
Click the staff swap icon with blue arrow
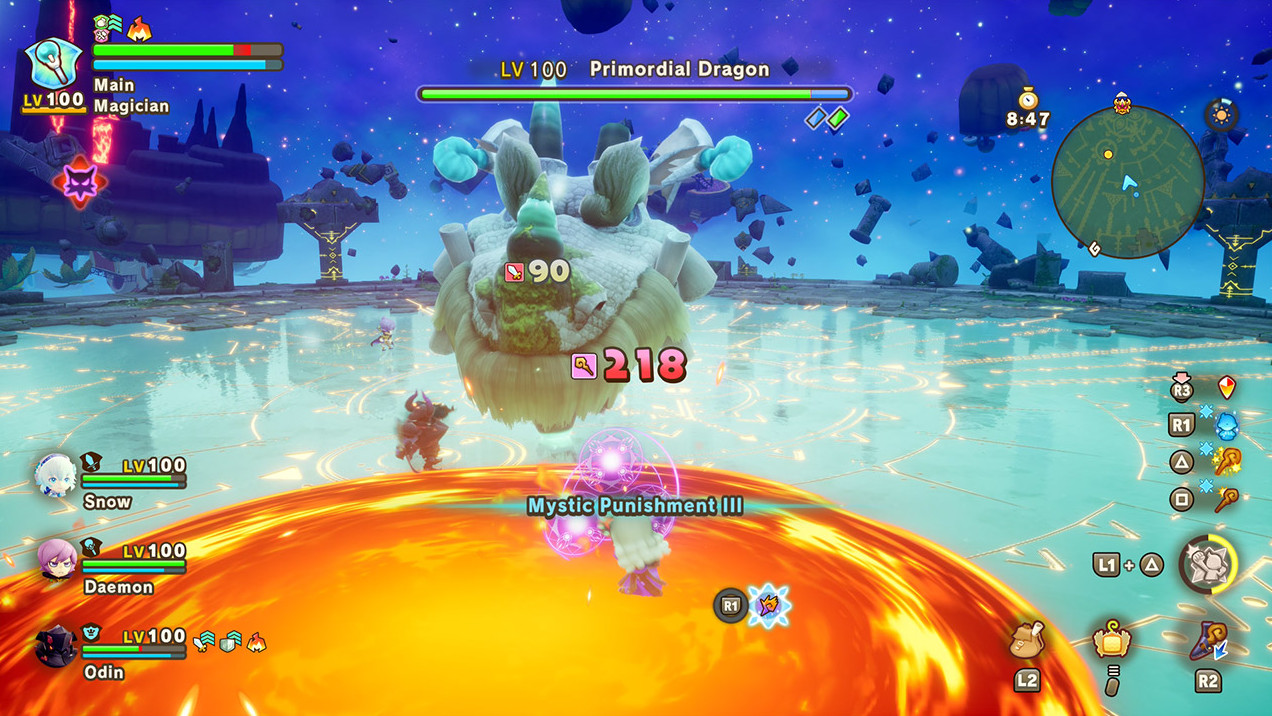tap(1208, 641)
